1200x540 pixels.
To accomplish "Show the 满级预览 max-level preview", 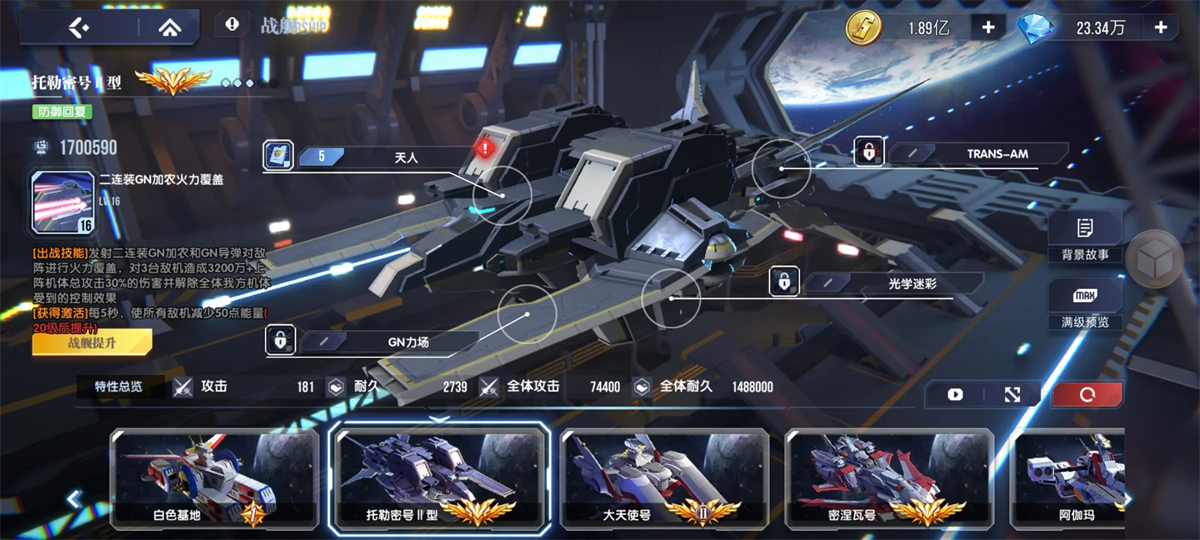I will (x=1085, y=306).
